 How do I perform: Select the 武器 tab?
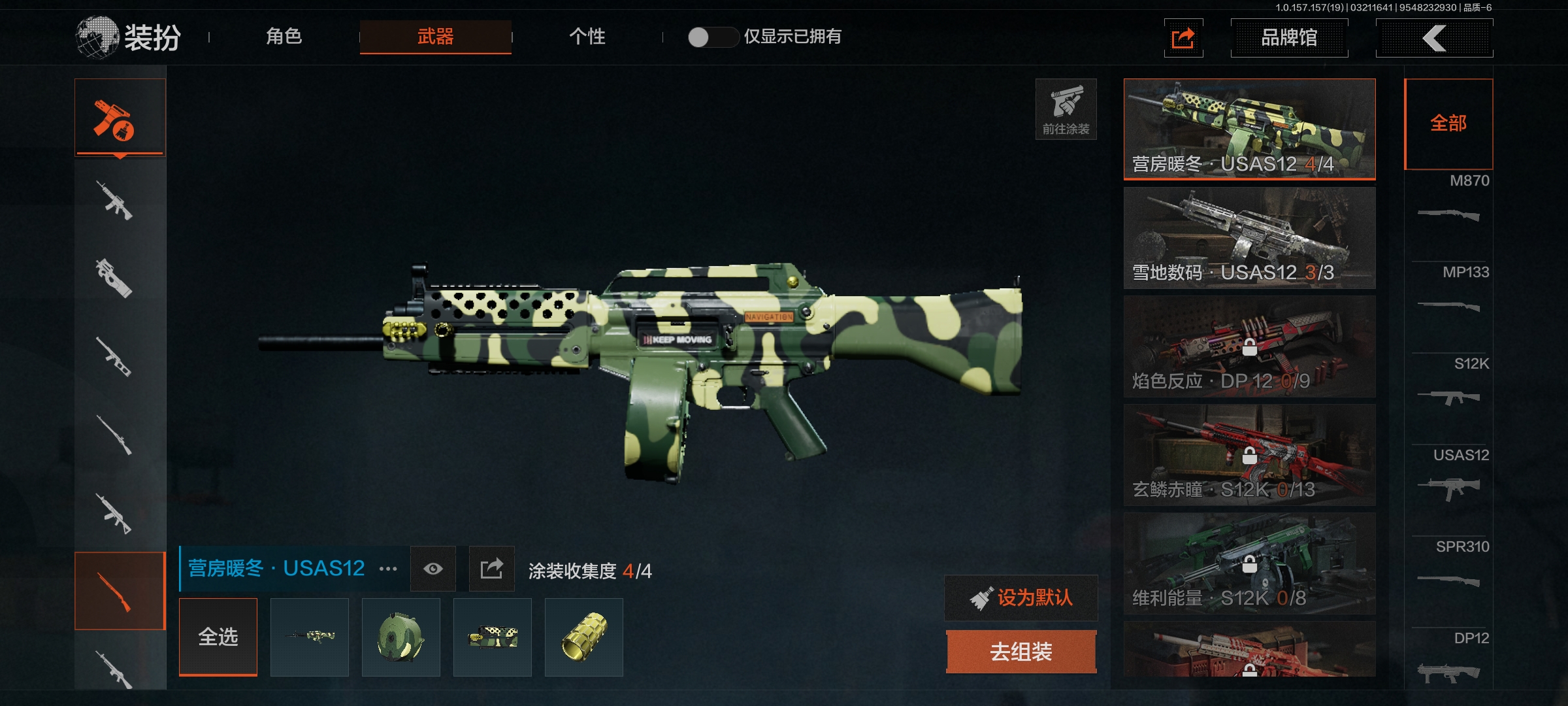(x=435, y=37)
